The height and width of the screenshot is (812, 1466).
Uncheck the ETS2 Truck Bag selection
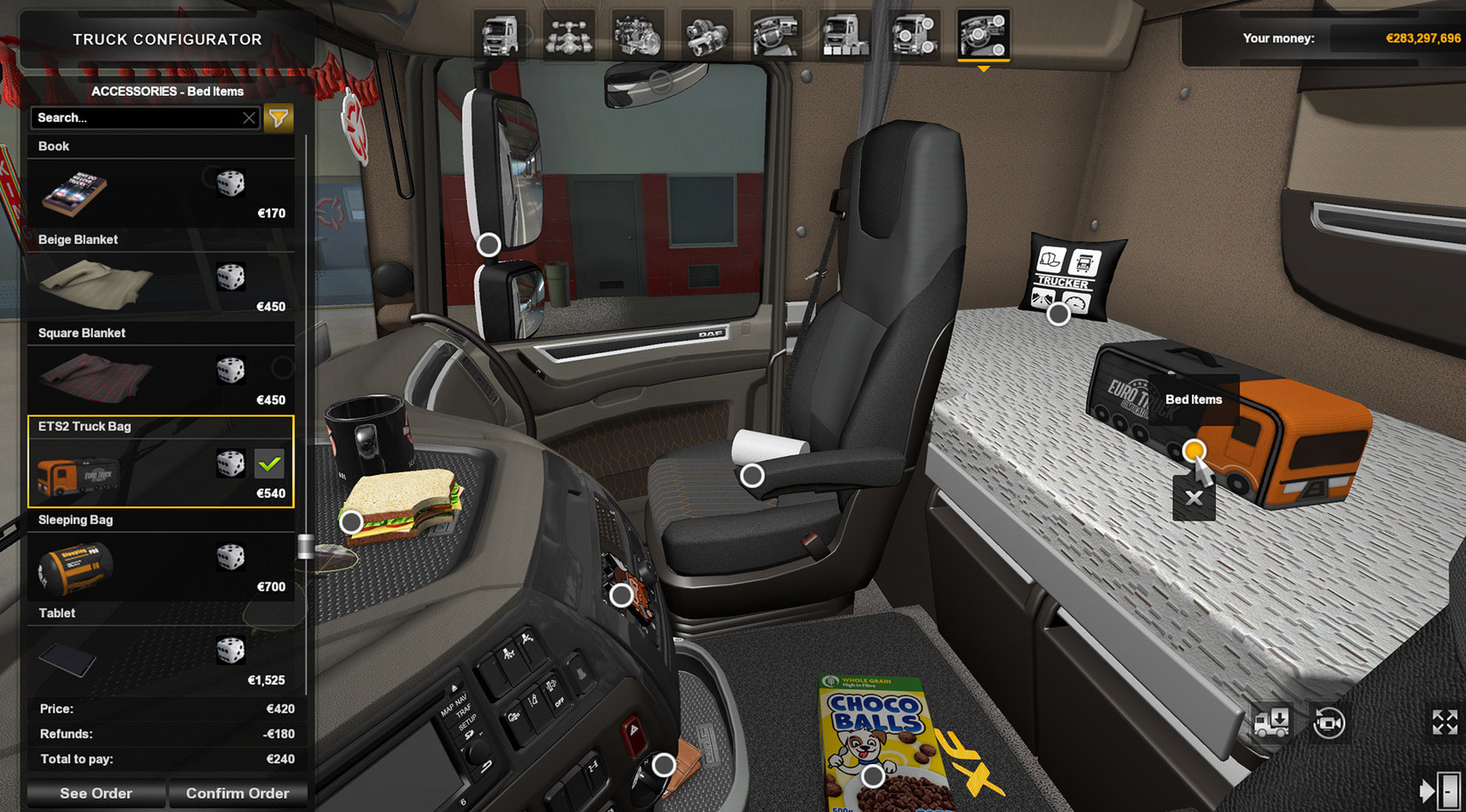(x=270, y=464)
